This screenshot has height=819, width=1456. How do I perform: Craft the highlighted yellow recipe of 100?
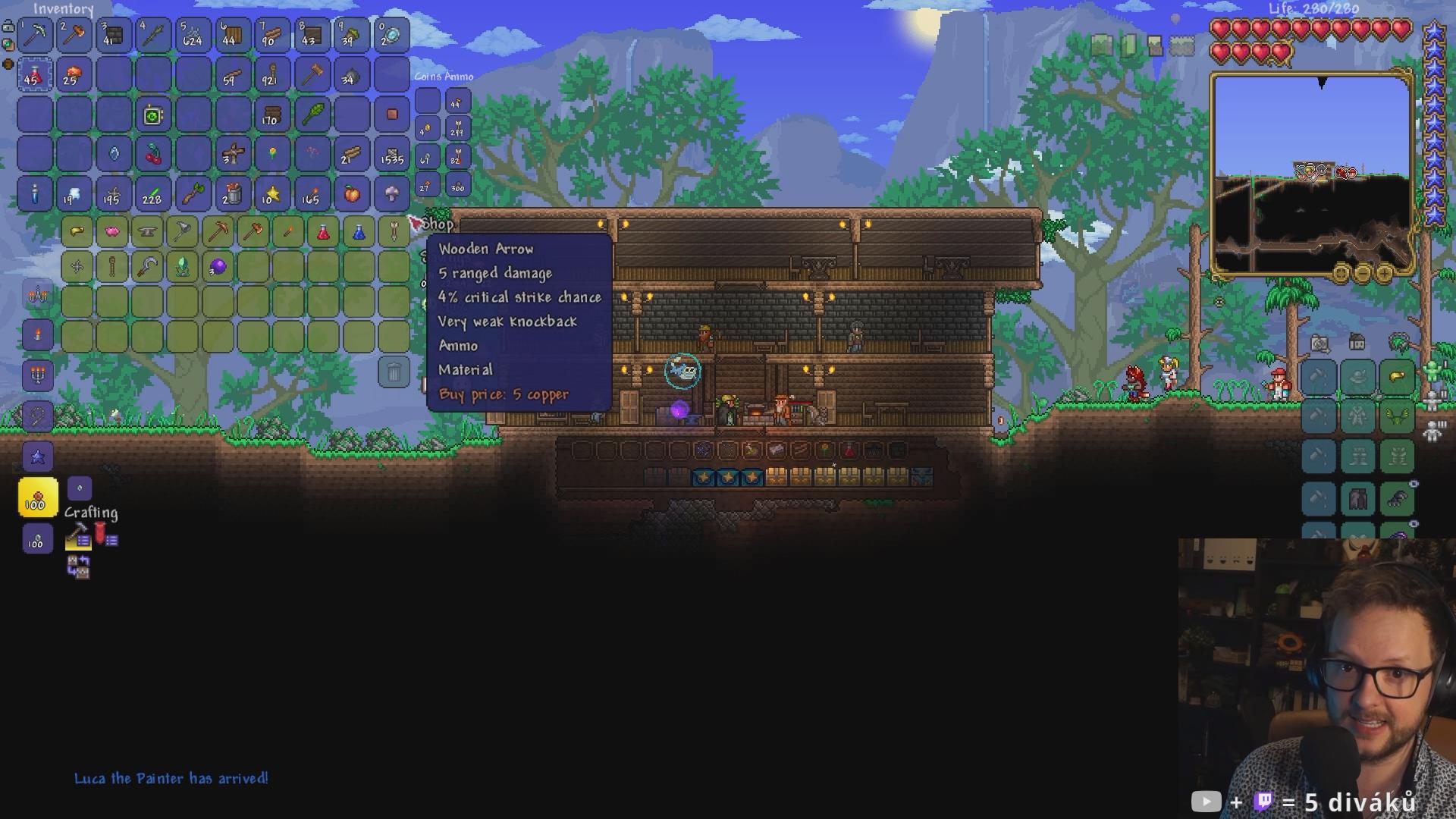[x=38, y=498]
